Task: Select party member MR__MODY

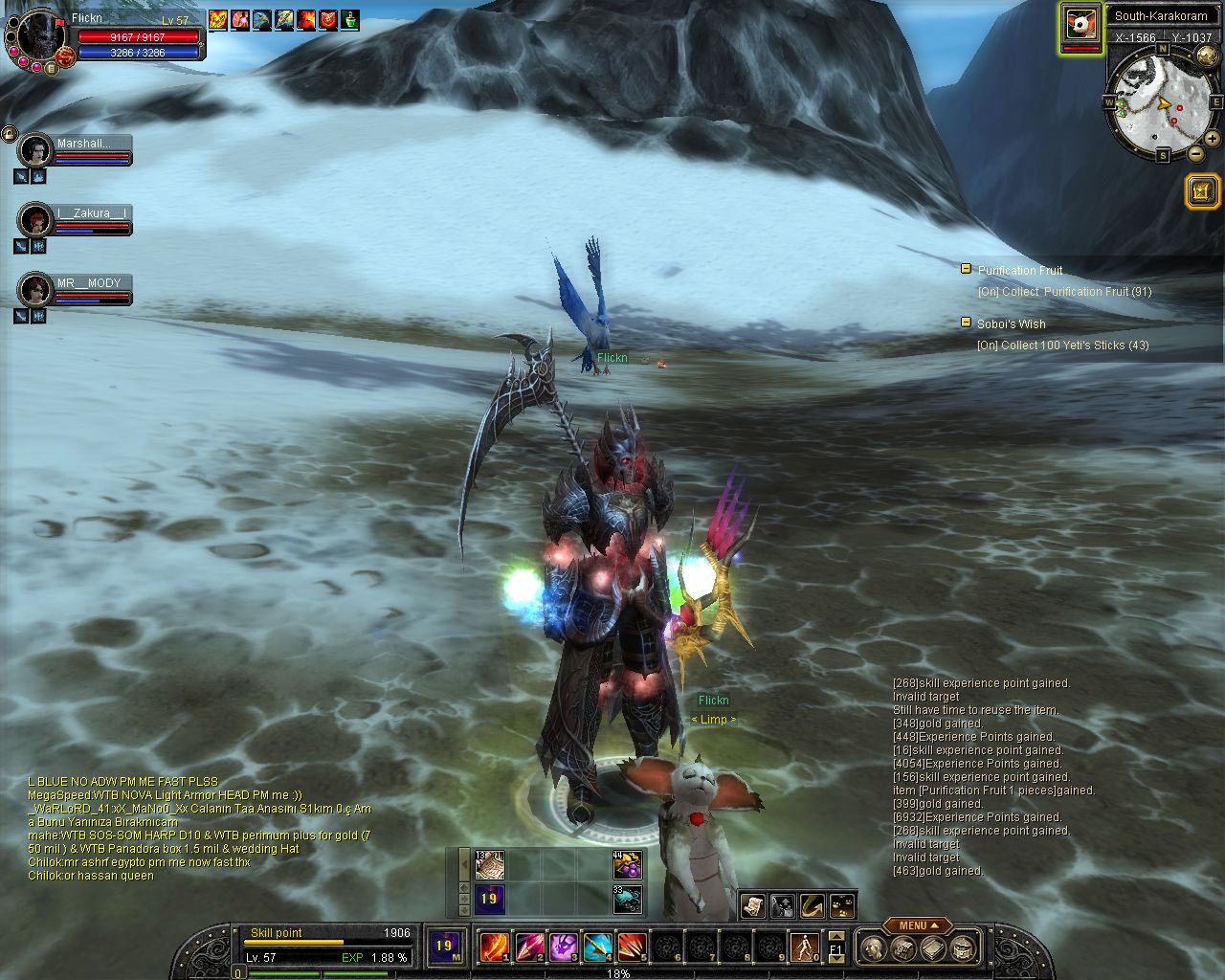Action: tap(36, 289)
